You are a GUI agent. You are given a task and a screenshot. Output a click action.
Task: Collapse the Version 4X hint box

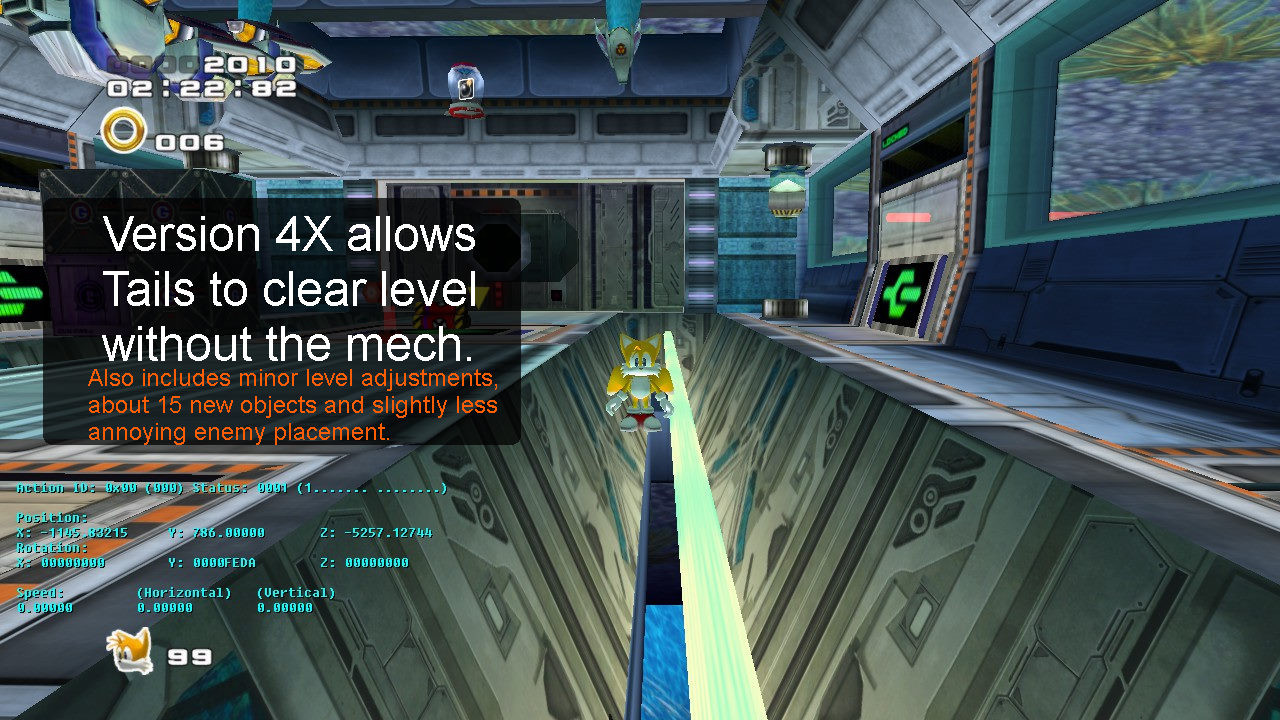coord(283,320)
